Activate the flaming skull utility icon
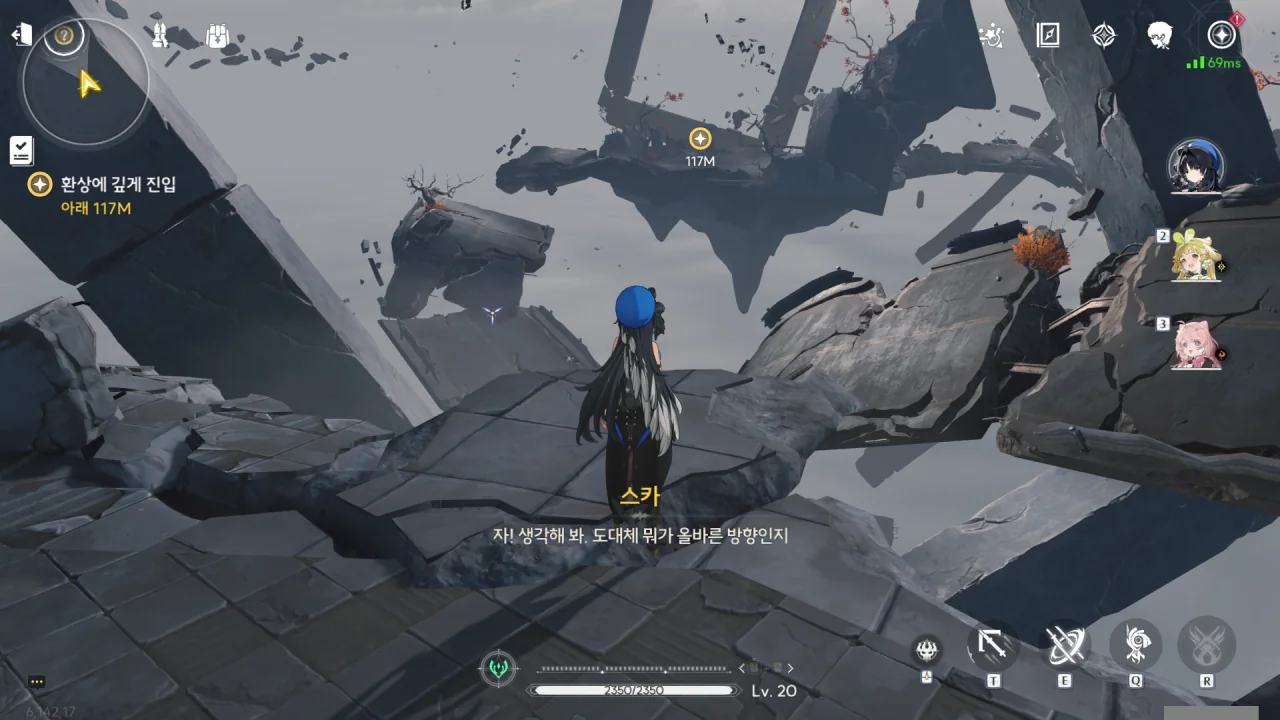1280x720 pixels. (x=927, y=650)
